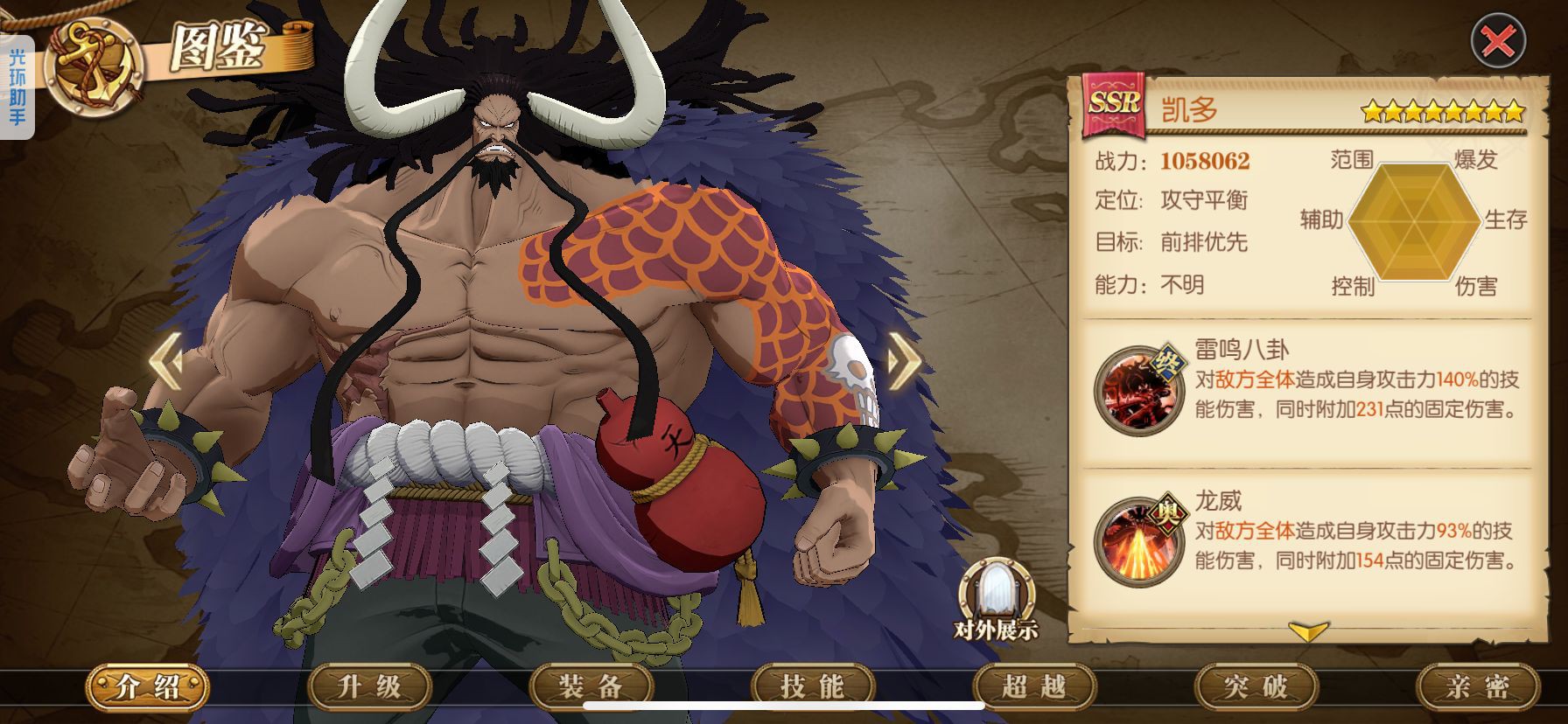This screenshot has width=1568, height=724.
Task: View previous character with left arrow
Action: click(x=166, y=359)
